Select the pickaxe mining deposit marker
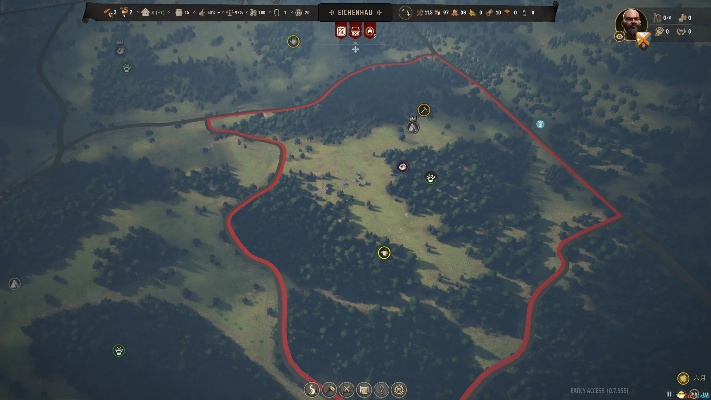Screen dimensions: 711x400 [424, 110]
